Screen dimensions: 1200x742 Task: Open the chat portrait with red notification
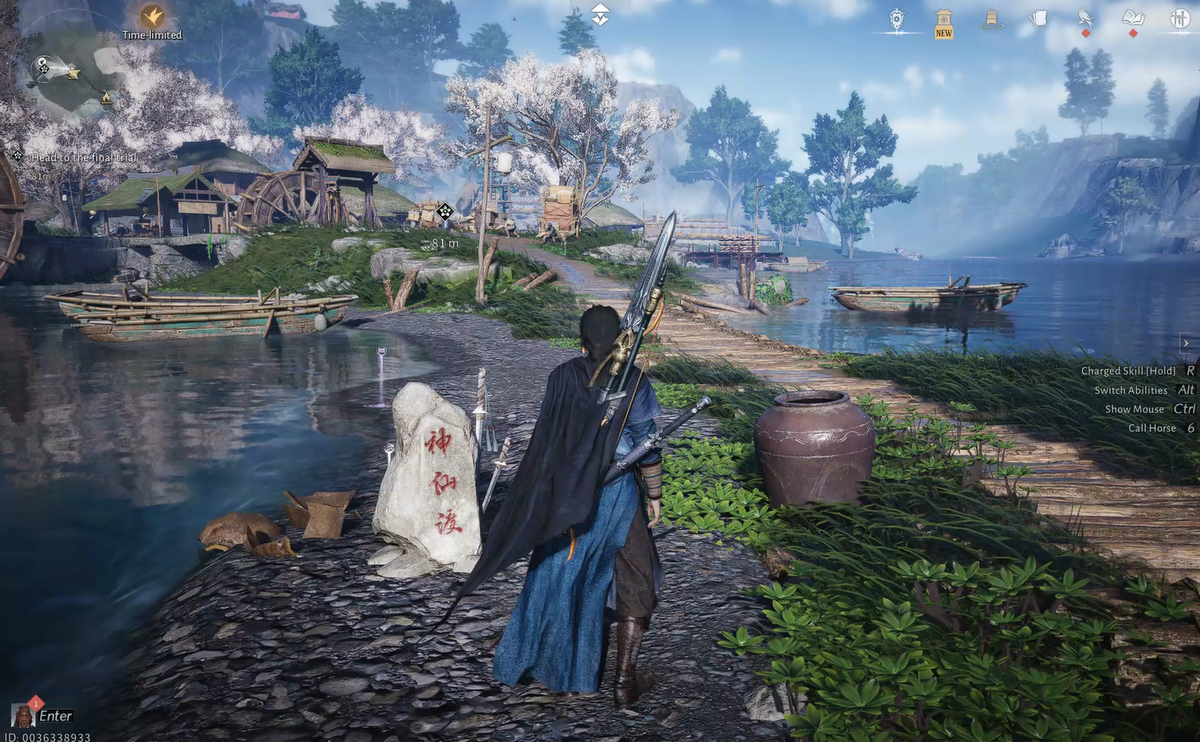pyautogui.click(x=22, y=715)
